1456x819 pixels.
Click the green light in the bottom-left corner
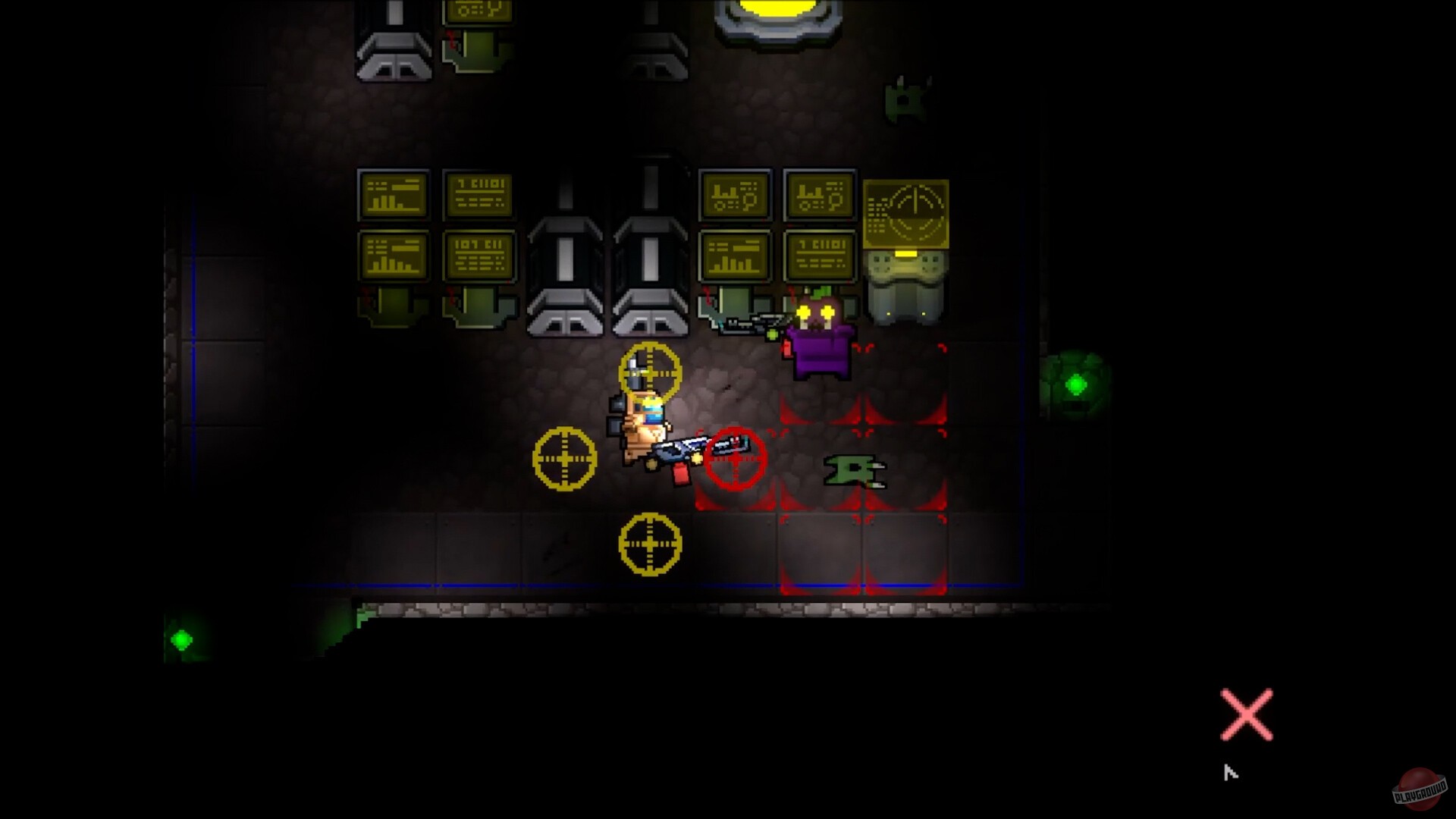pyautogui.click(x=182, y=641)
